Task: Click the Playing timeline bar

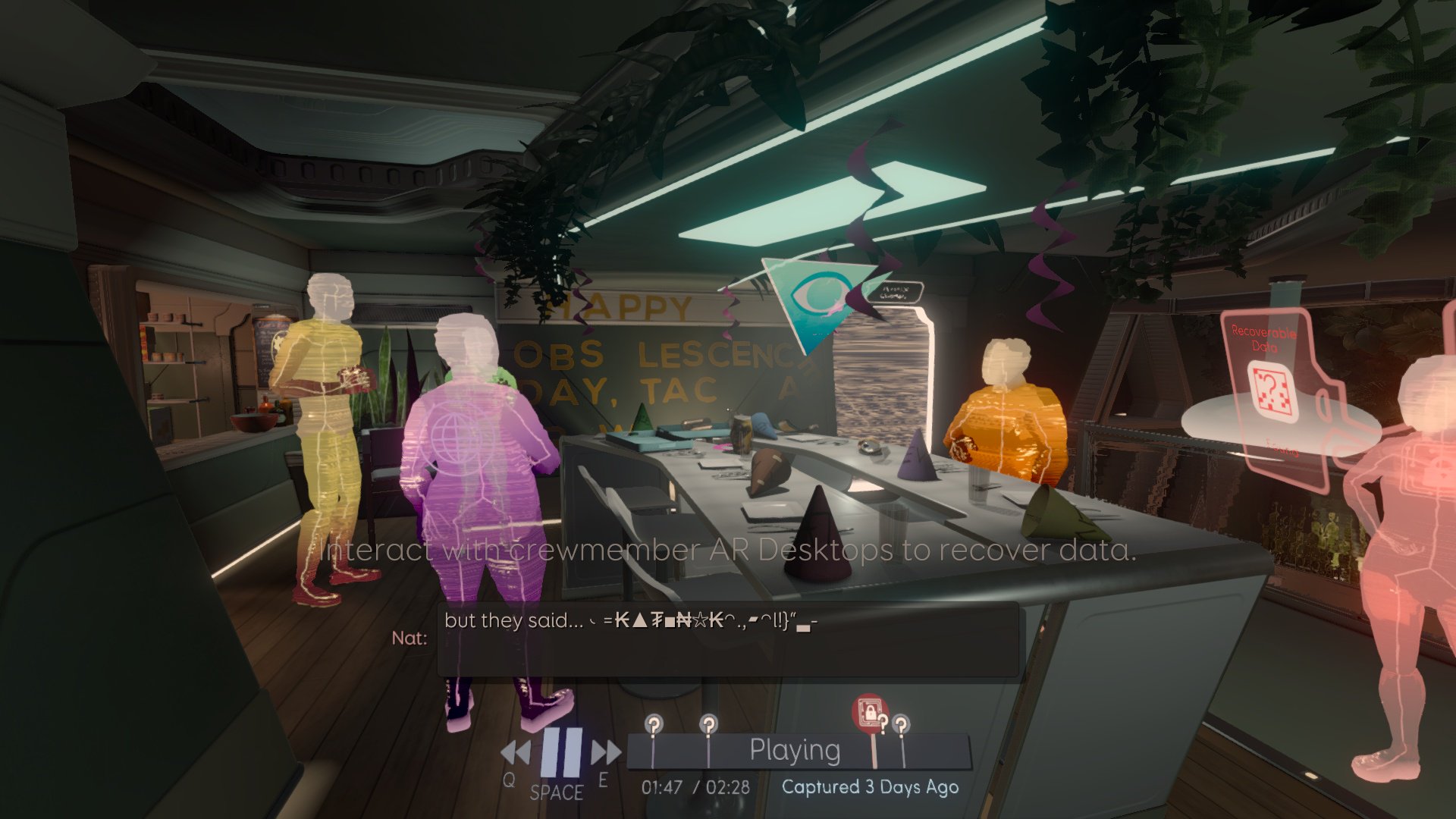Action: tap(796, 751)
